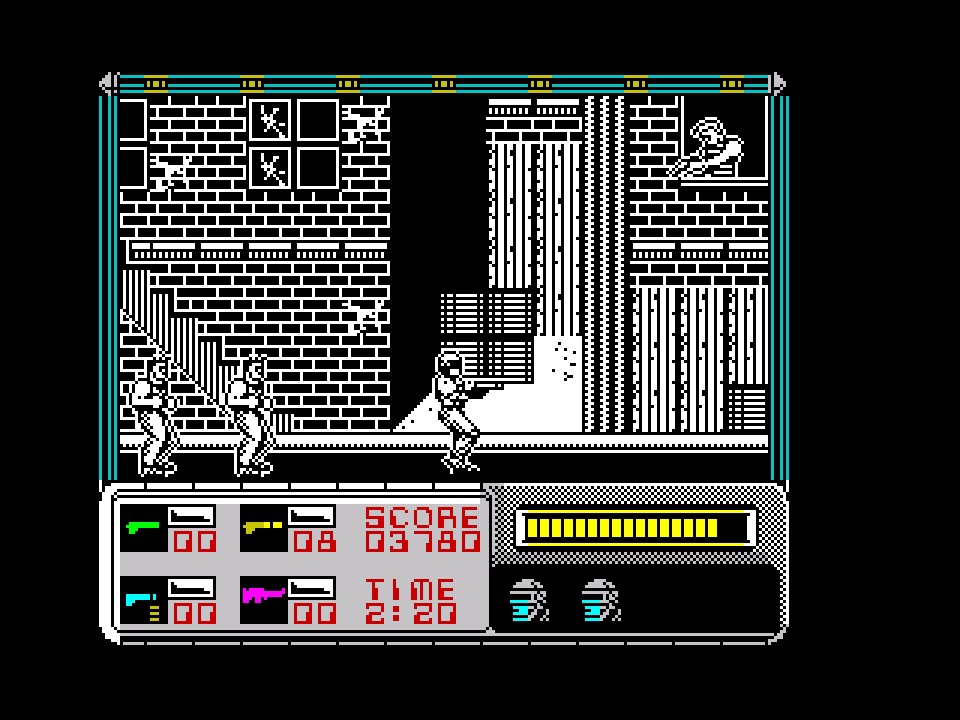Pick the cyan gun weapon icon
The height and width of the screenshot is (720, 960).
click(141, 600)
